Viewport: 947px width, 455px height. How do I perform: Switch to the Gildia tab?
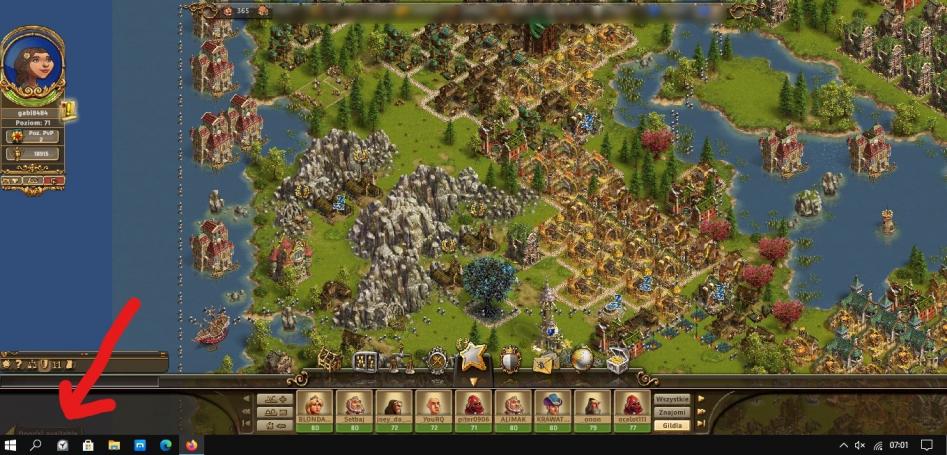point(671,425)
